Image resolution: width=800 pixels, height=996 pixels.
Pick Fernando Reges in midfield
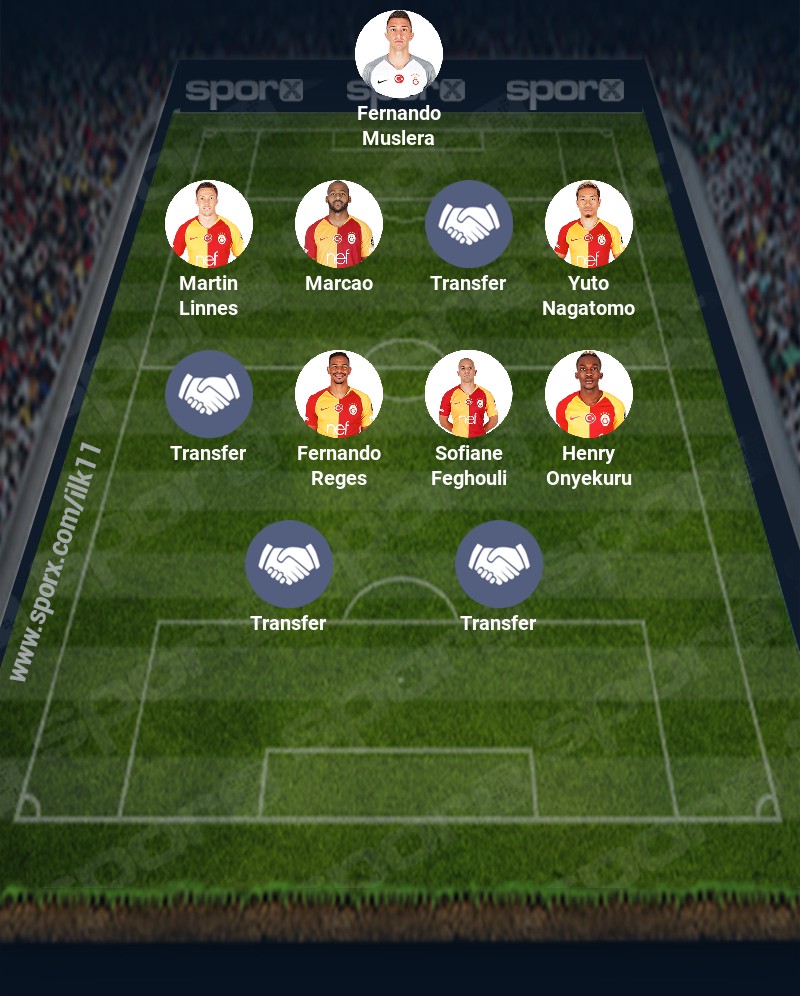click(339, 394)
